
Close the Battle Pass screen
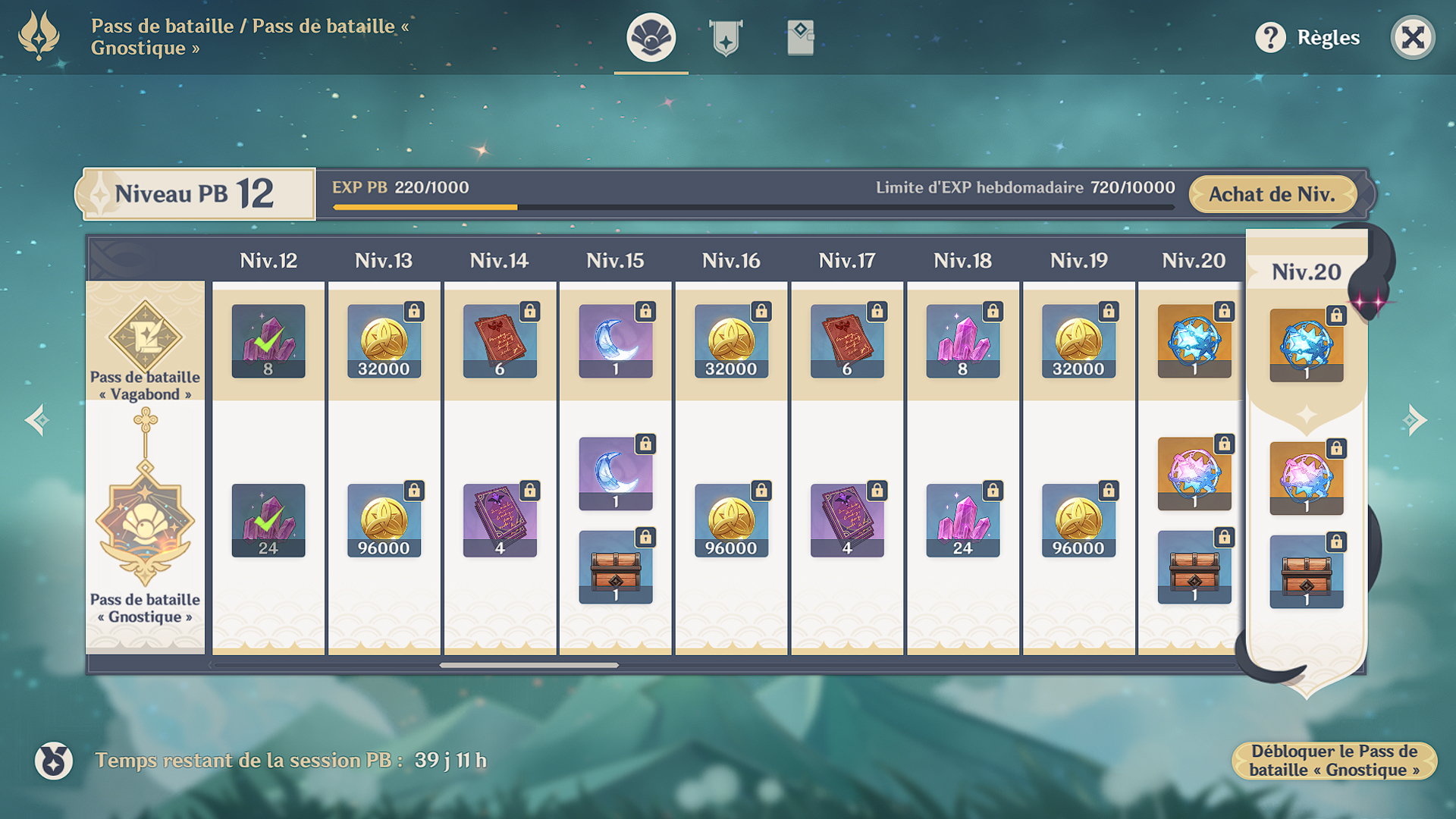[x=1412, y=37]
